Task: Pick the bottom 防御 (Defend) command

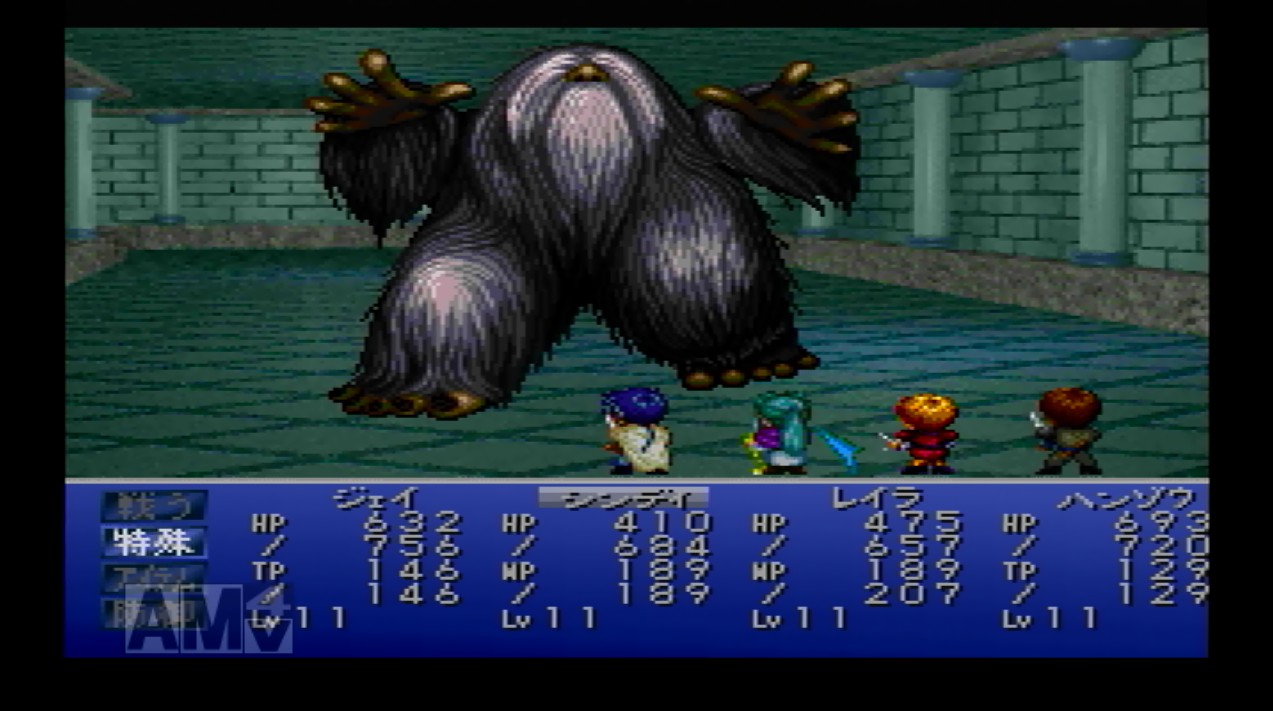Action: [154, 612]
